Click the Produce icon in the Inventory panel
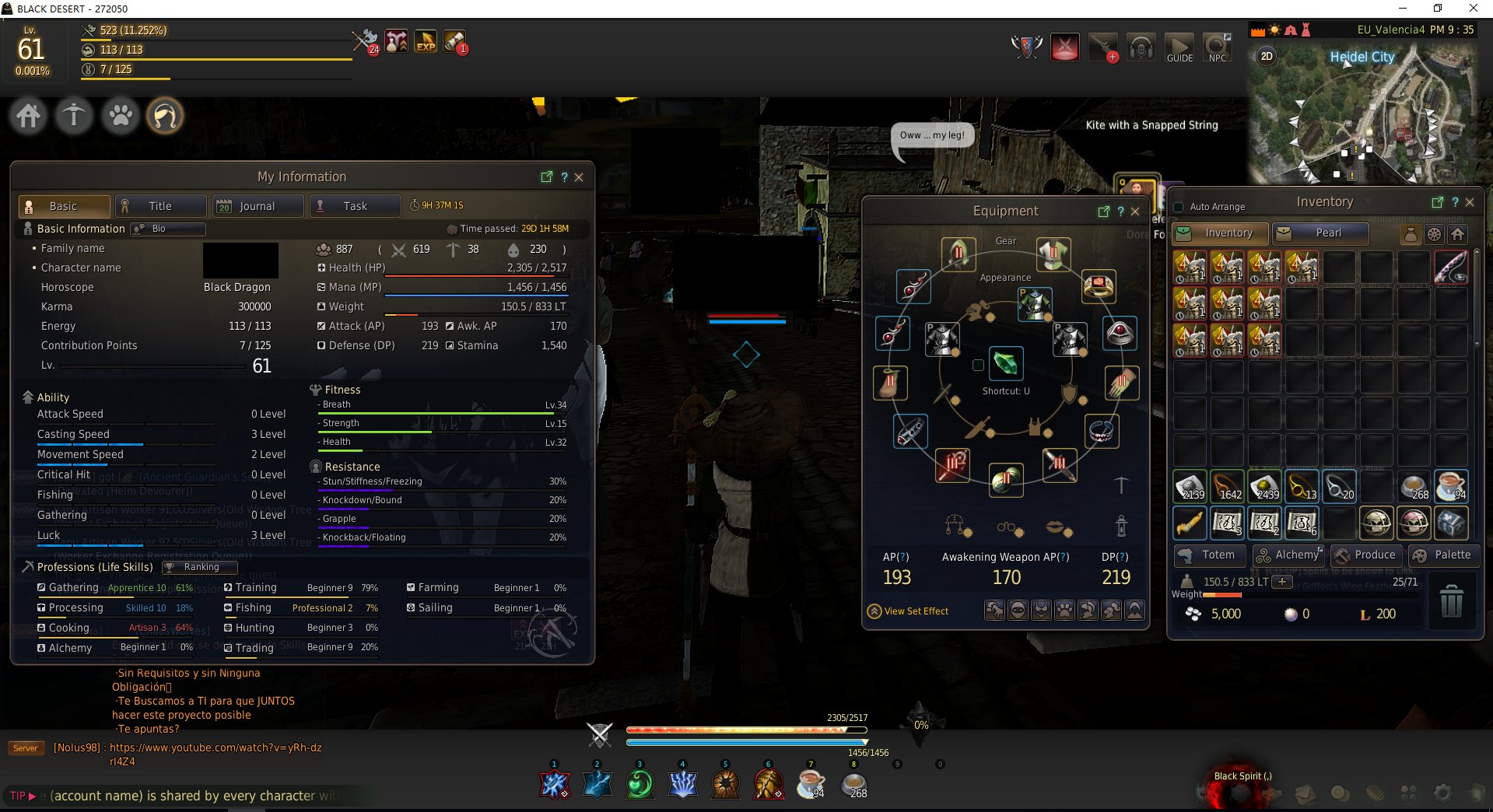 coord(1367,555)
